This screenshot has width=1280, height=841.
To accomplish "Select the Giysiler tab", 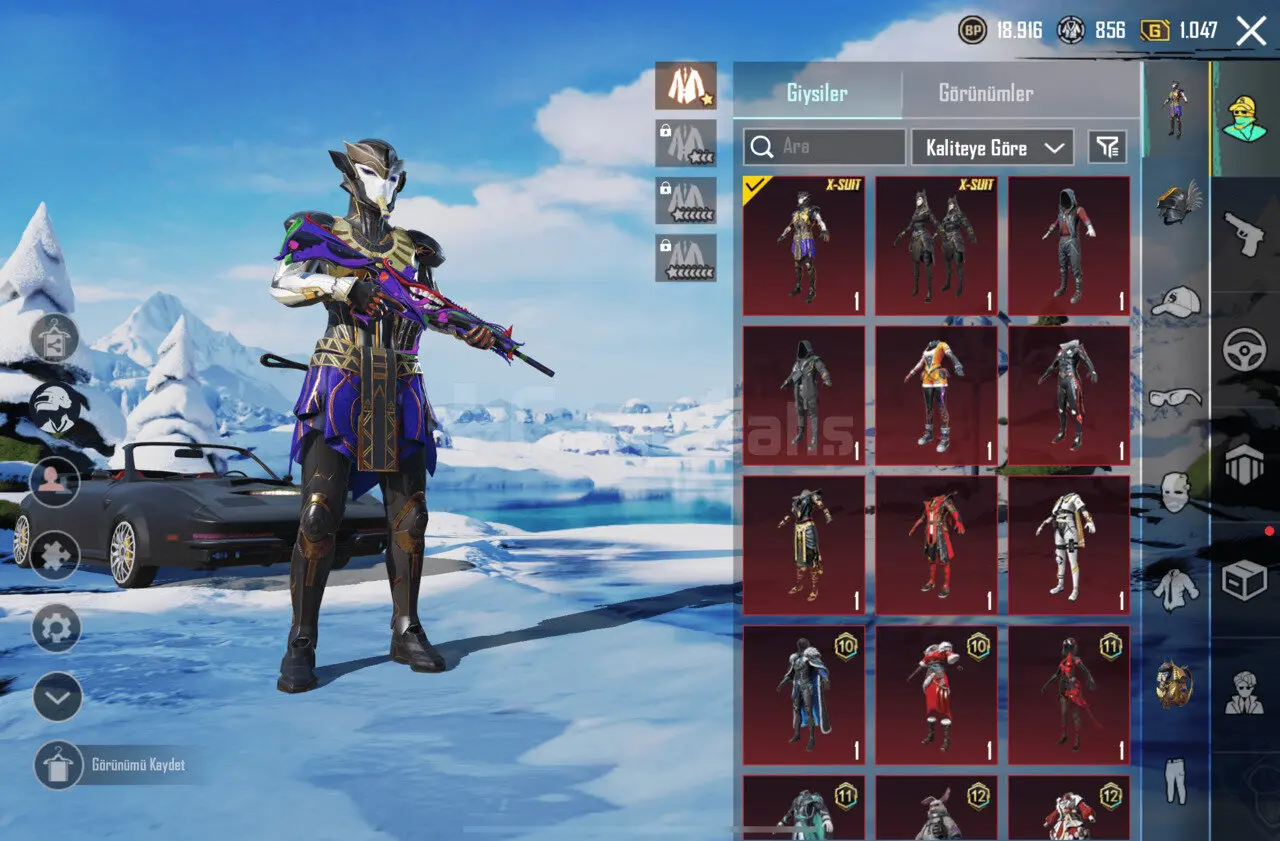I will [x=817, y=94].
